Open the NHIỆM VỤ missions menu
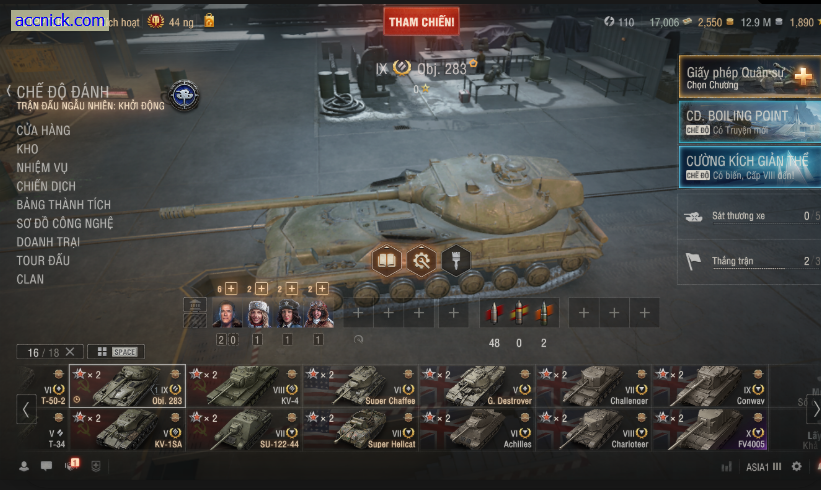The image size is (821, 490). point(42,167)
